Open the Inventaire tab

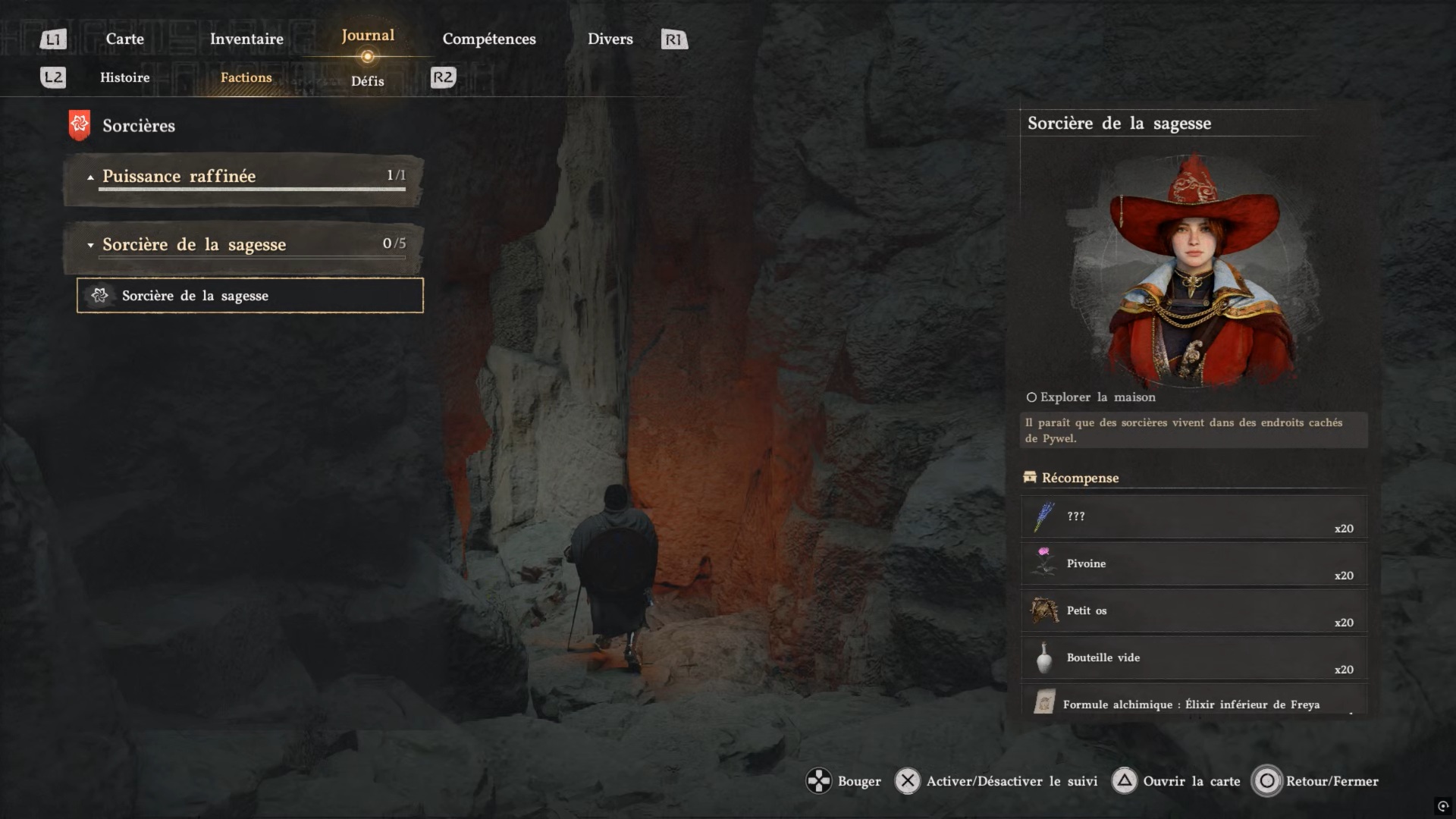pos(246,39)
